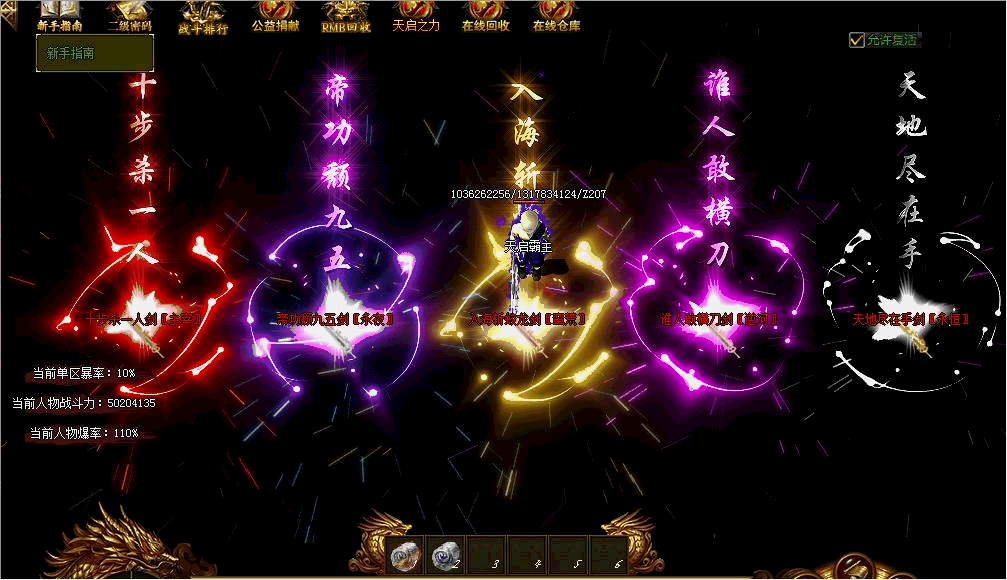Toggle the 允许复活 allow-revive checkbox

click(x=857, y=40)
